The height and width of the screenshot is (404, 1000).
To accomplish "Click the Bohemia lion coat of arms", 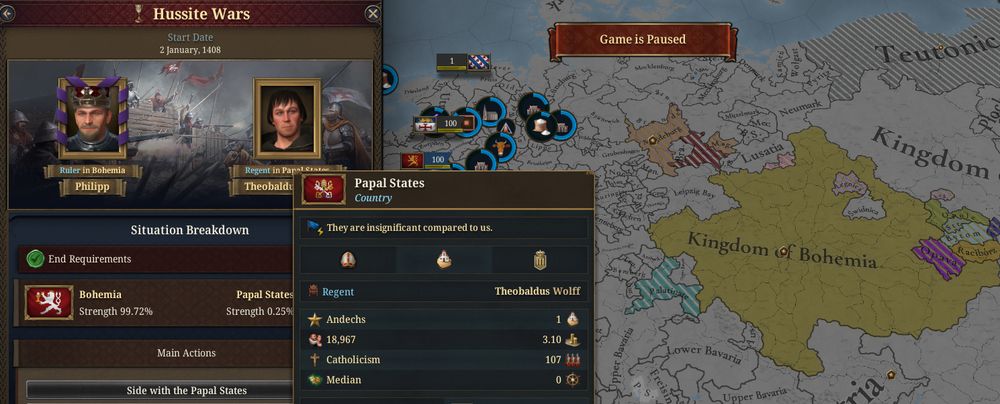I will [48, 302].
